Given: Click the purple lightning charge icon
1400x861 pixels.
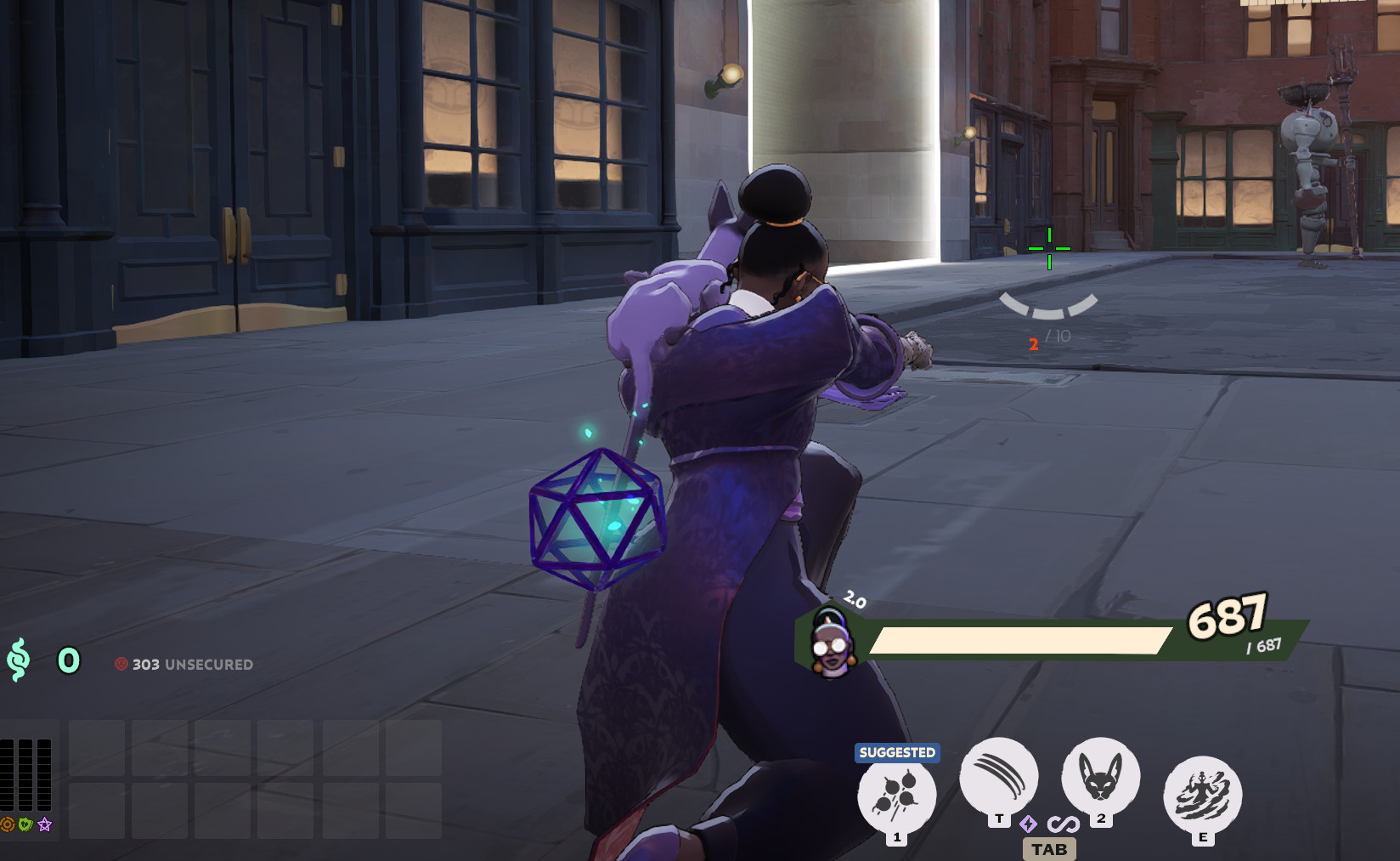Looking at the screenshot, I should 1028,824.
